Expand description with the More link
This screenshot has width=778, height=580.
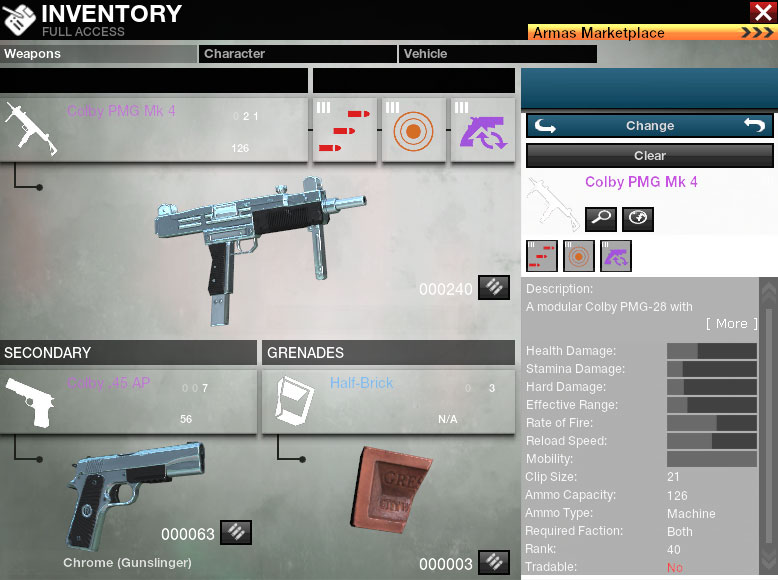tap(731, 324)
